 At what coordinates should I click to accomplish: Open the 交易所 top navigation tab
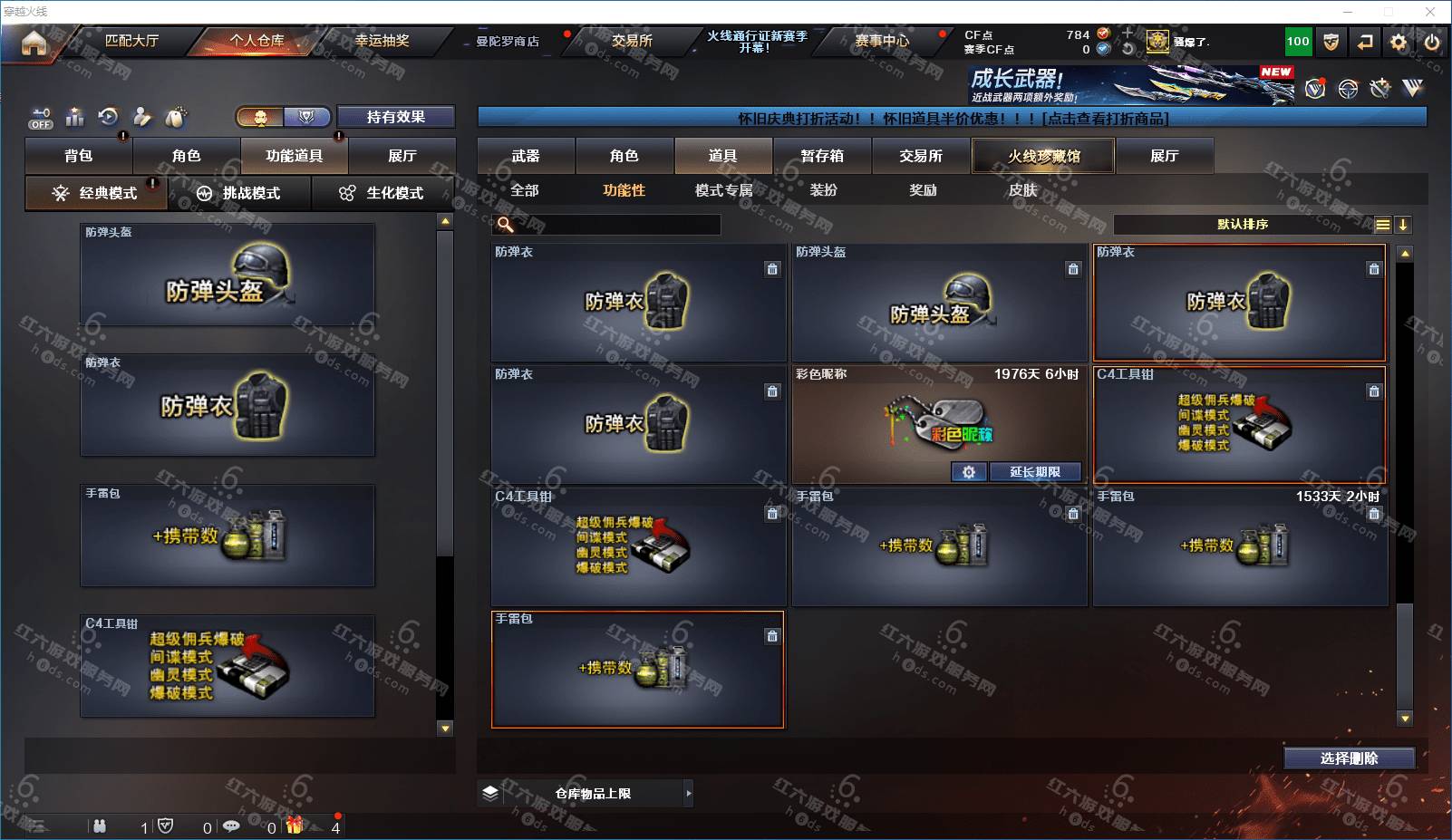click(631, 41)
